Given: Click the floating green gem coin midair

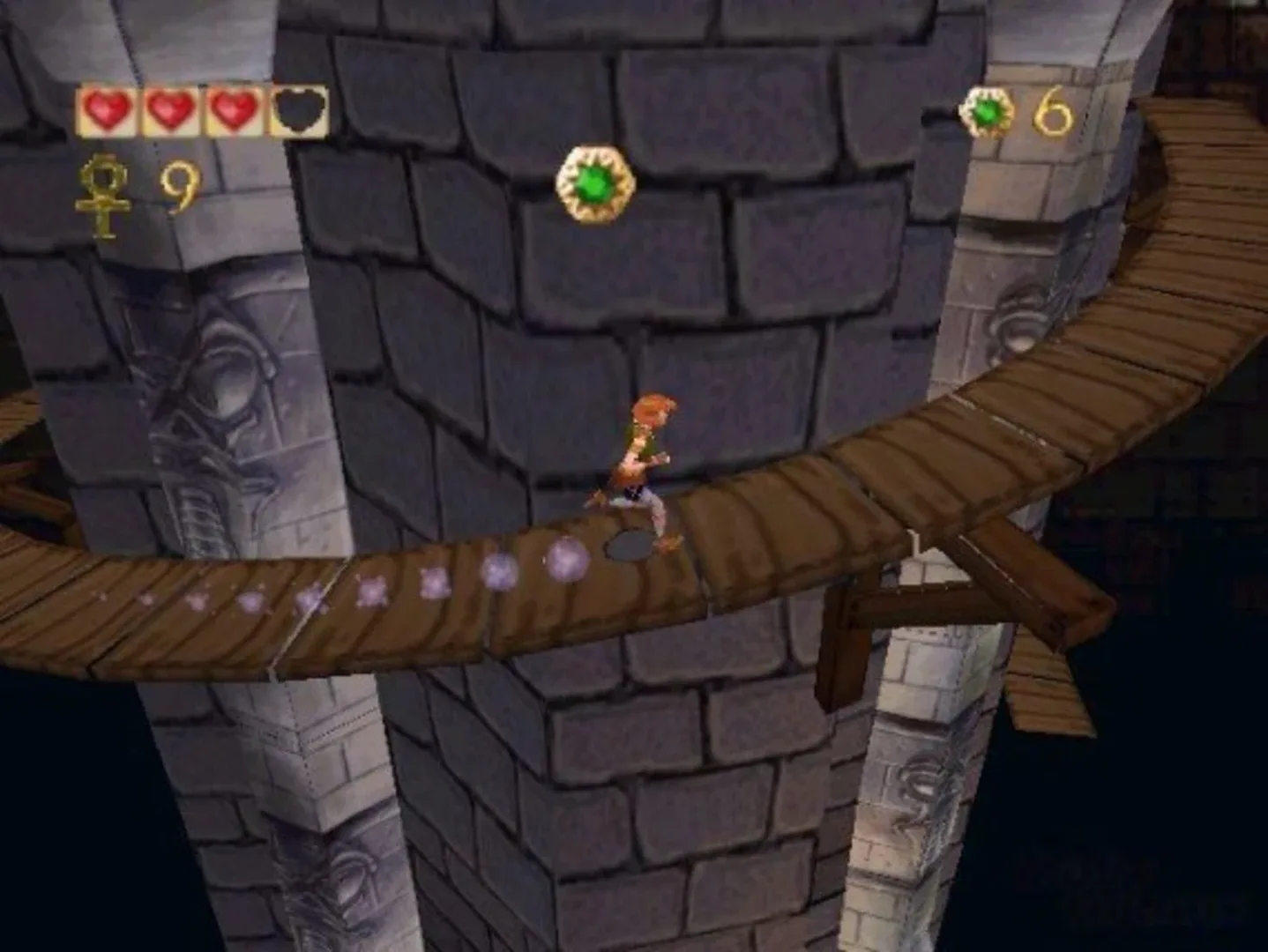Looking at the screenshot, I should pos(594,186).
